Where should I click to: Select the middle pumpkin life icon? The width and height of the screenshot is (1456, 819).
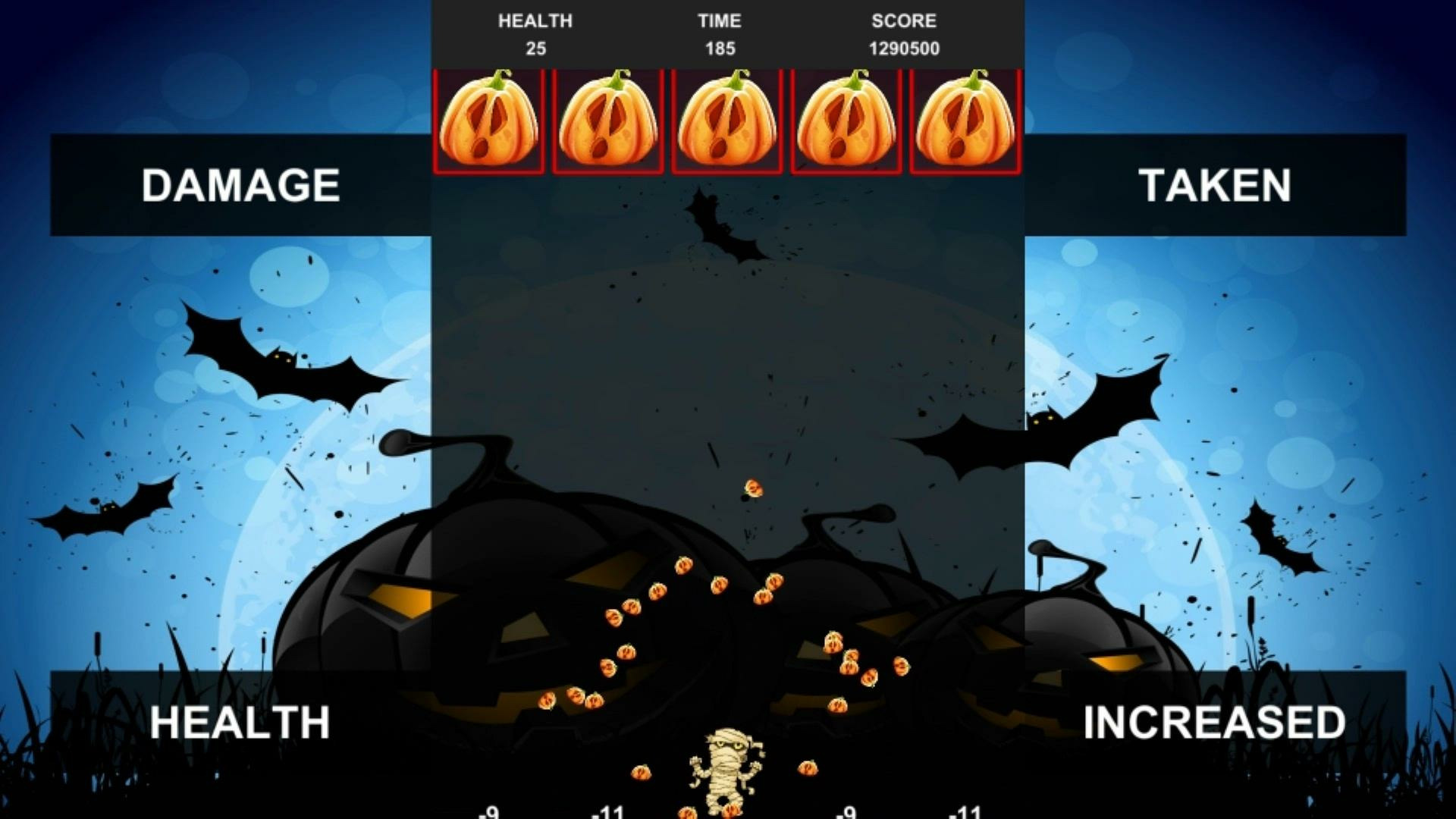[726, 121]
